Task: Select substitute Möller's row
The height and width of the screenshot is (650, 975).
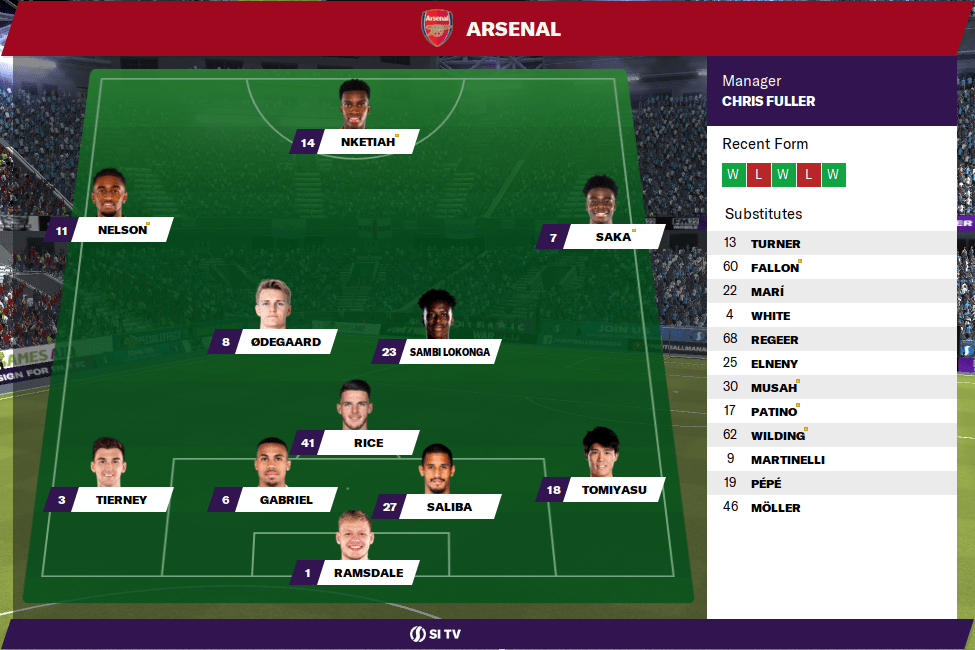Action: (x=775, y=508)
